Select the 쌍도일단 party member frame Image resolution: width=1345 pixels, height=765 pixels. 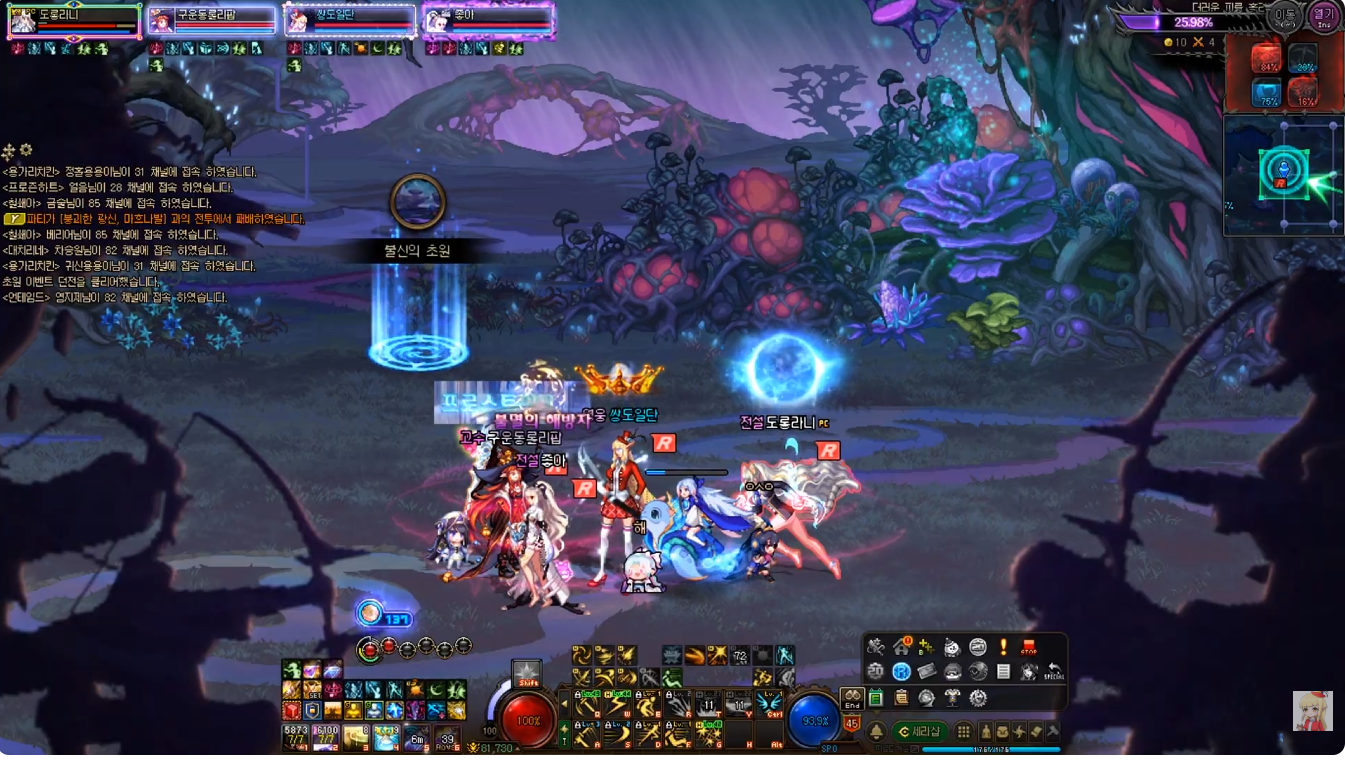(x=349, y=20)
